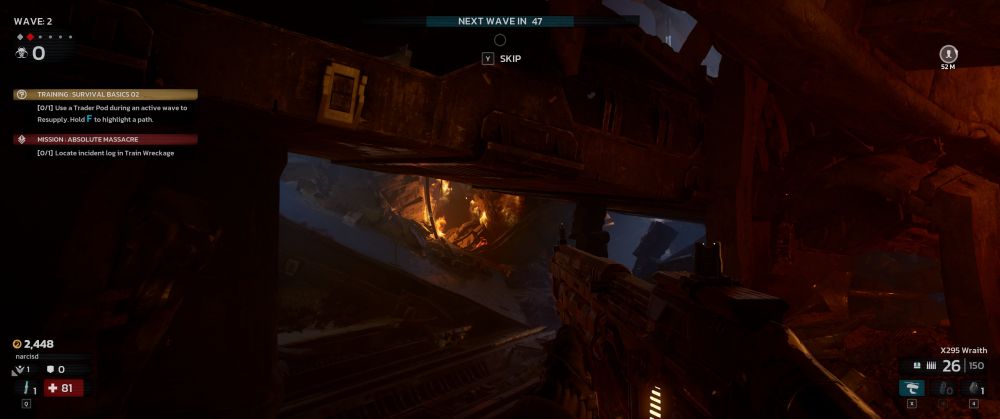Click the perk level badge icon
Screen dimensions: 1000x419
click(x=18, y=369)
